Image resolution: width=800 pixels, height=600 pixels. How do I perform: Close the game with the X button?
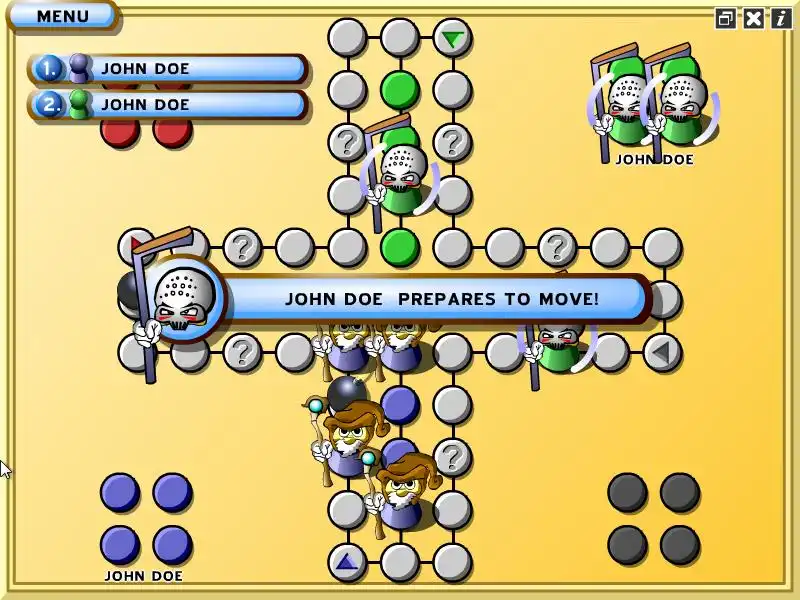pyautogui.click(x=753, y=18)
